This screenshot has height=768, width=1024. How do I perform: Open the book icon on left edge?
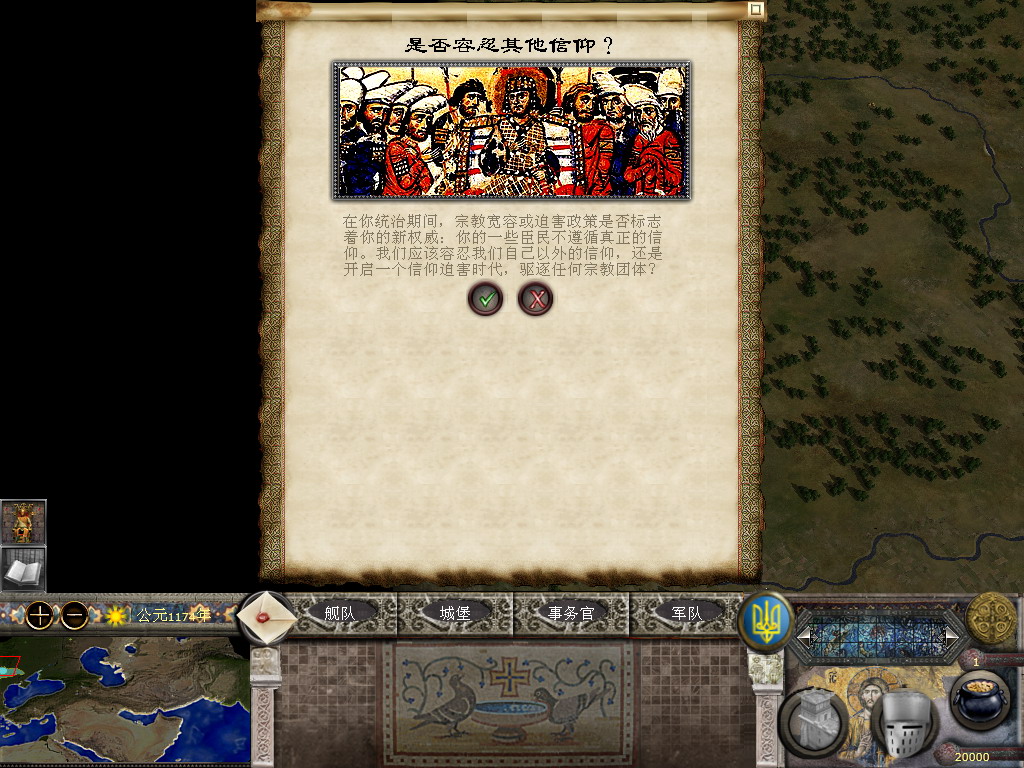23,569
